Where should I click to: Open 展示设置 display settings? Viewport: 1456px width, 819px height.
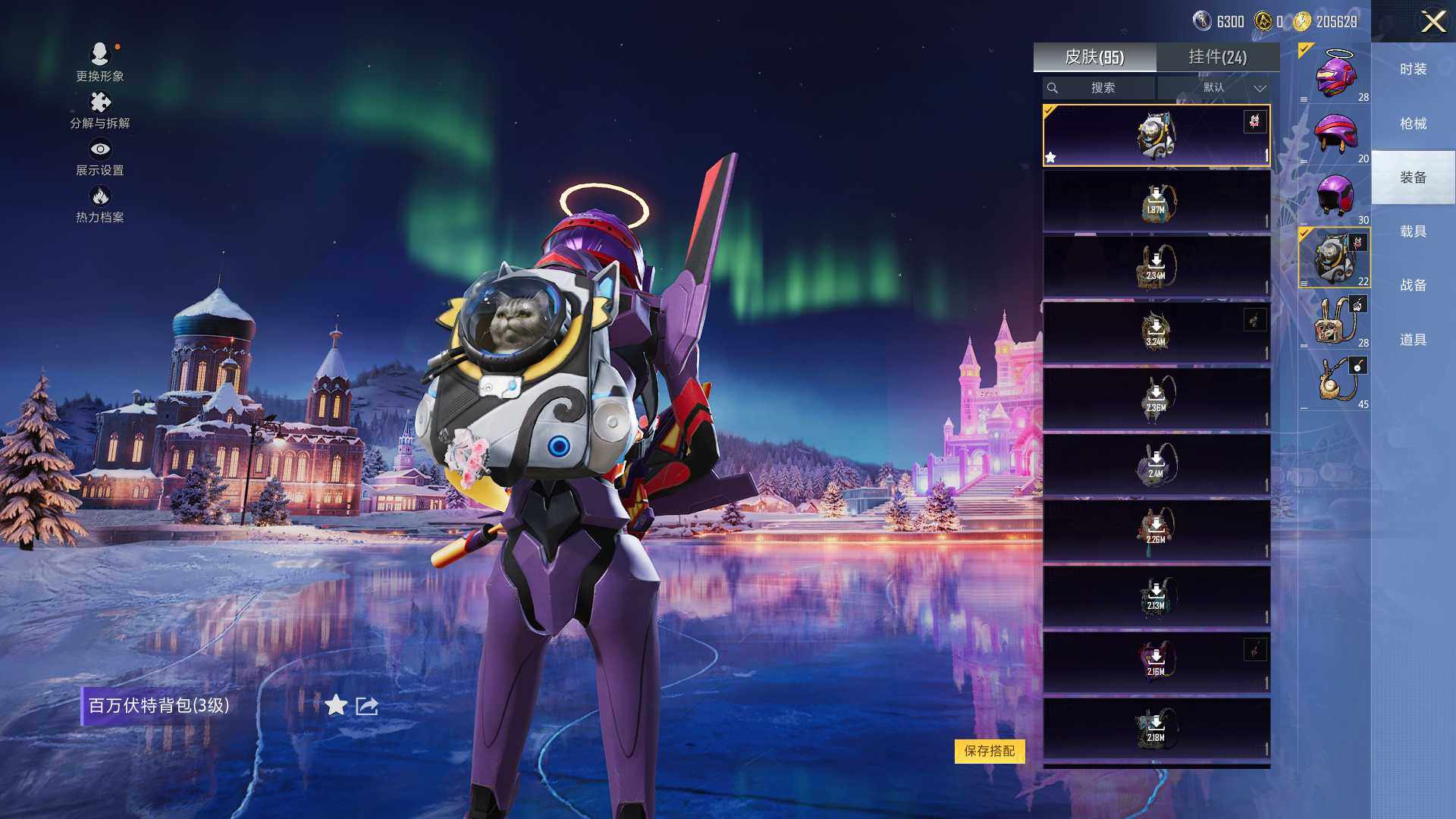pyautogui.click(x=100, y=157)
